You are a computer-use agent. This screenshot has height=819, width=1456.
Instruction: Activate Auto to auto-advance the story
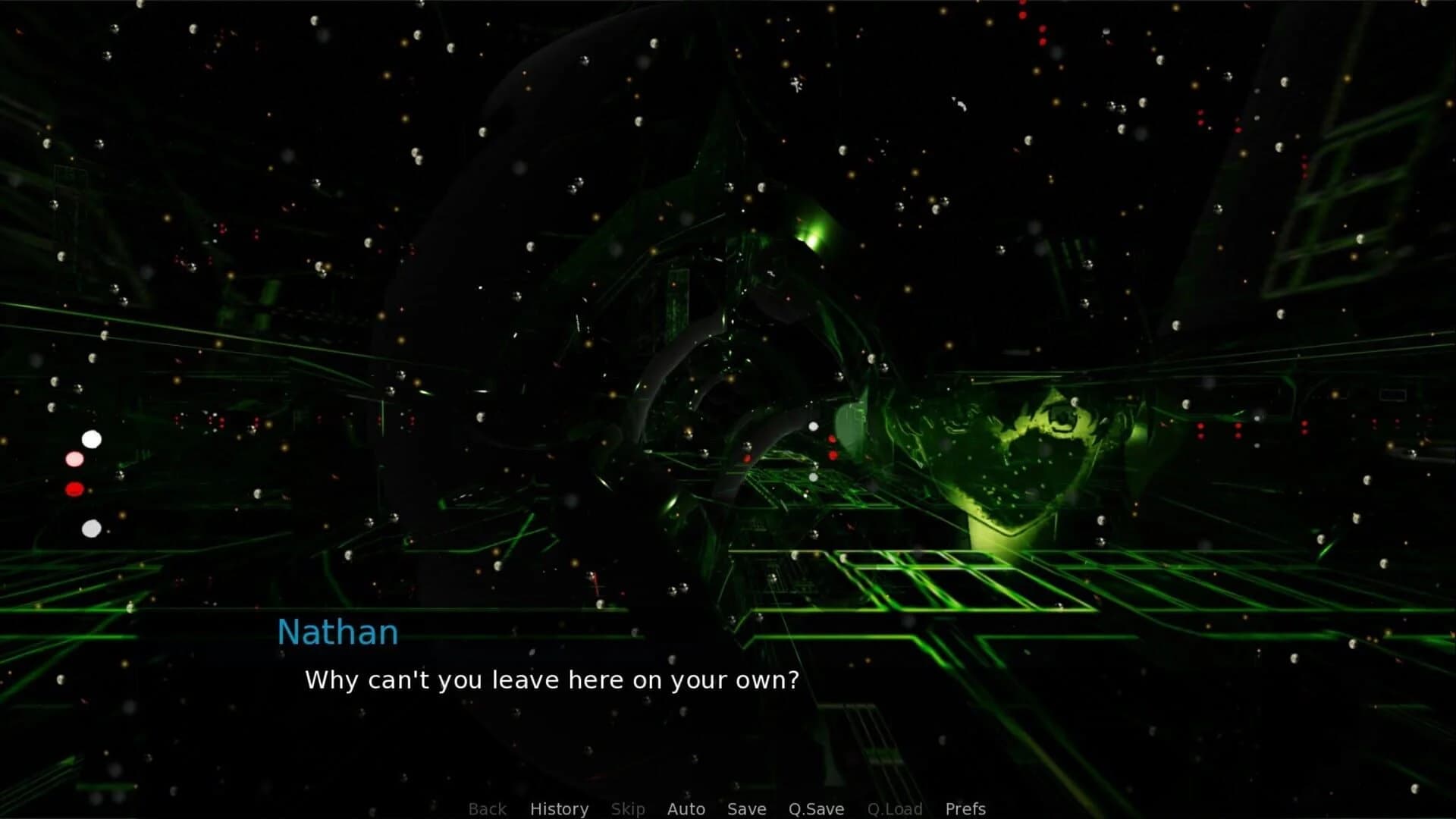point(685,808)
